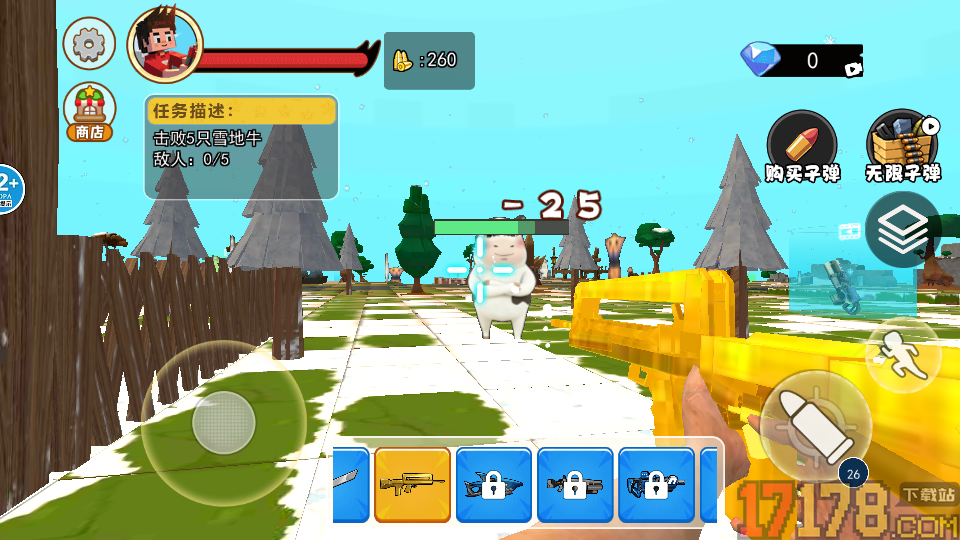Viewport: 960px width, 540px height.
Task: Click the stacked layers icon button
Action: click(x=902, y=230)
